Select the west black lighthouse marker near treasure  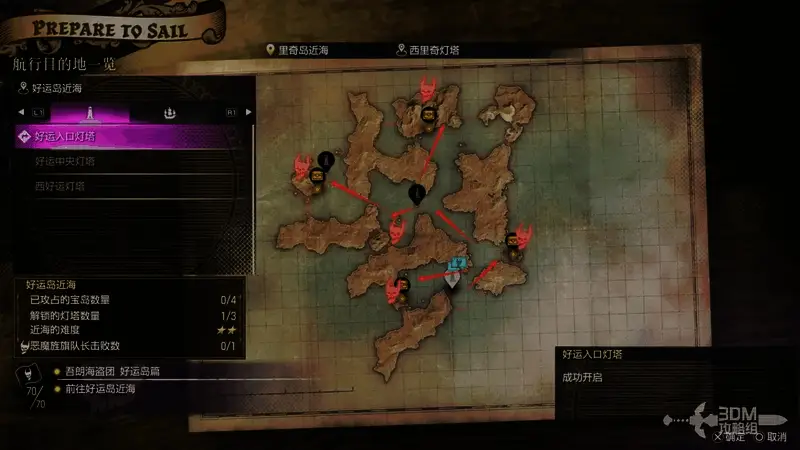pos(325,159)
